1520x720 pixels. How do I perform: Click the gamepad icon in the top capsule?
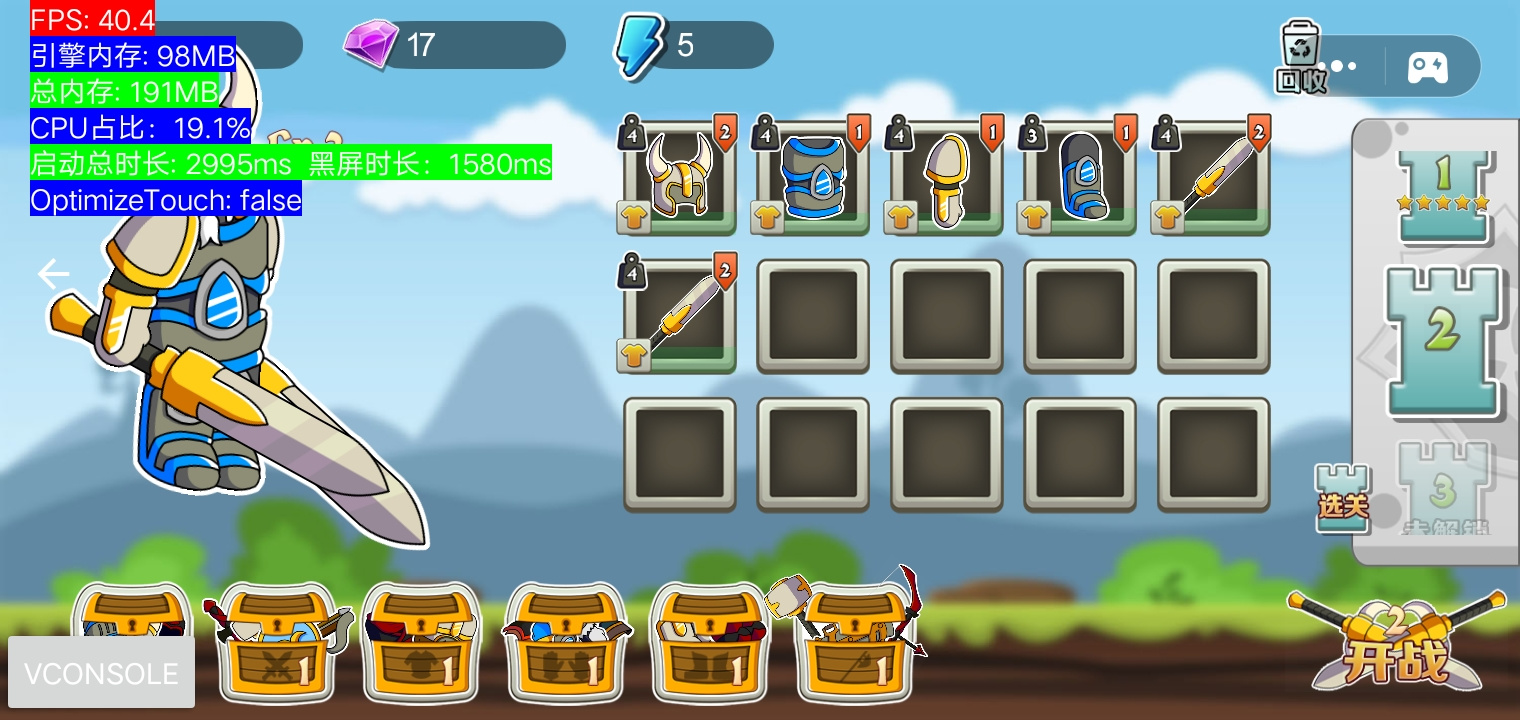coord(1427,67)
